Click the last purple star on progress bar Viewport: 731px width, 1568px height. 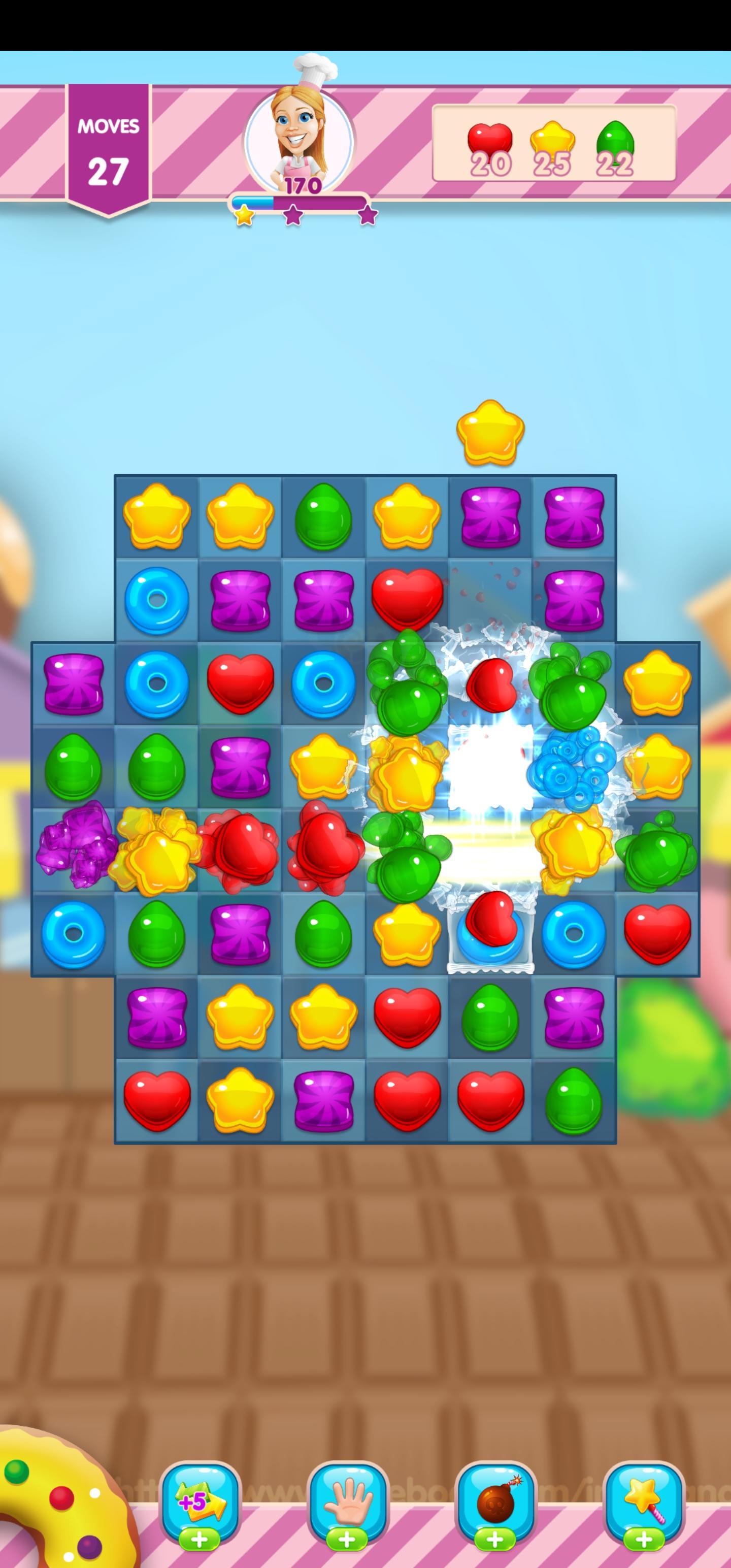point(368,215)
